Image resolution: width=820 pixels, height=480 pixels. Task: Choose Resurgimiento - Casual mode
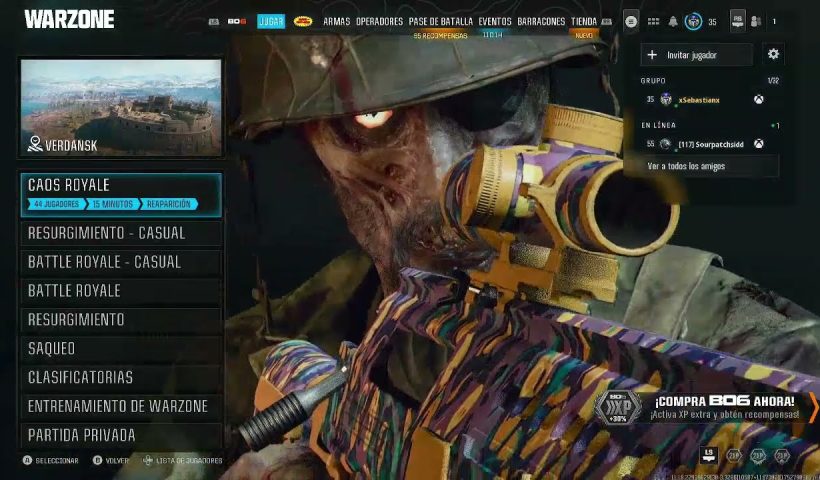point(120,233)
